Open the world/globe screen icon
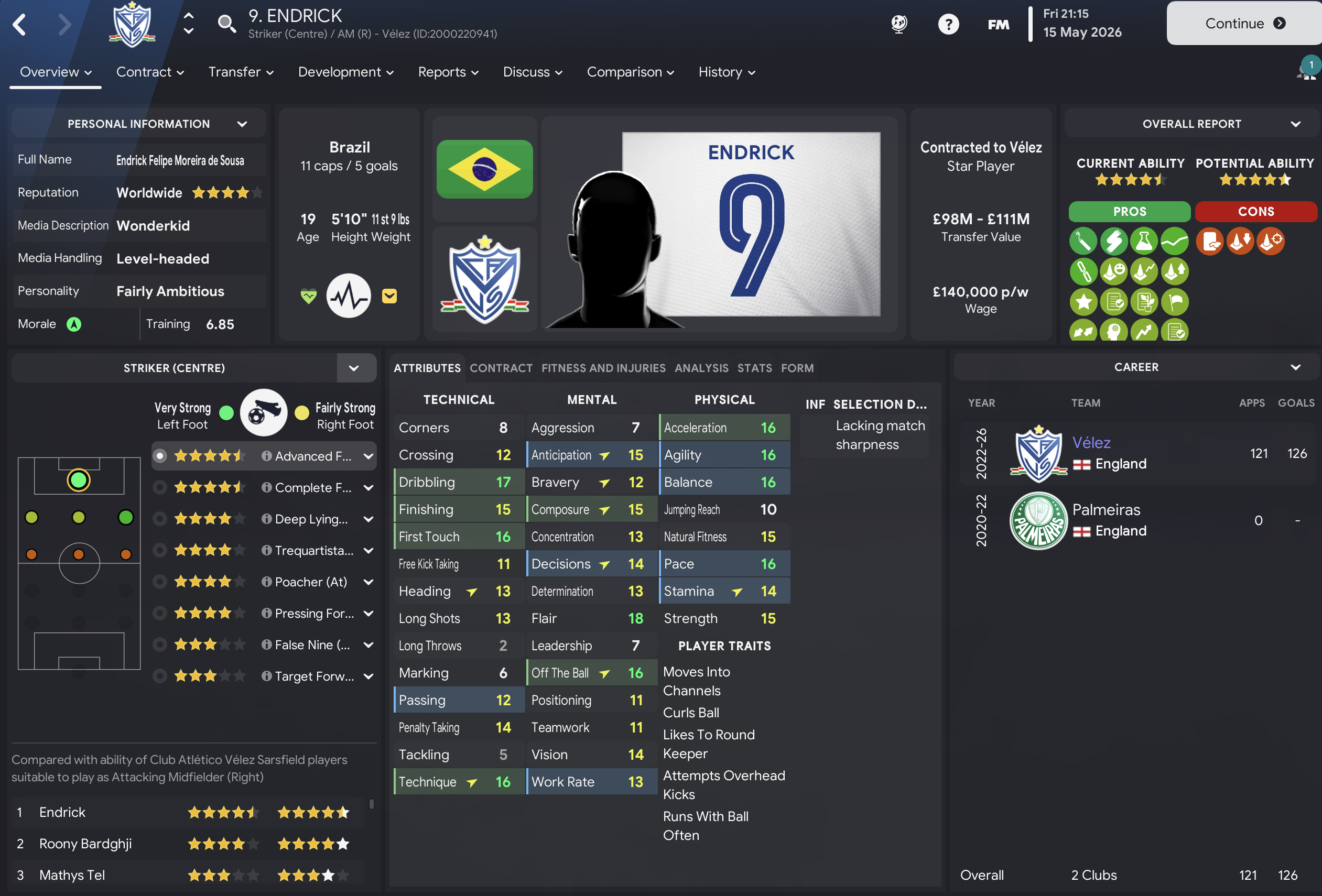Image resolution: width=1322 pixels, height=896 pixels. 900,24
